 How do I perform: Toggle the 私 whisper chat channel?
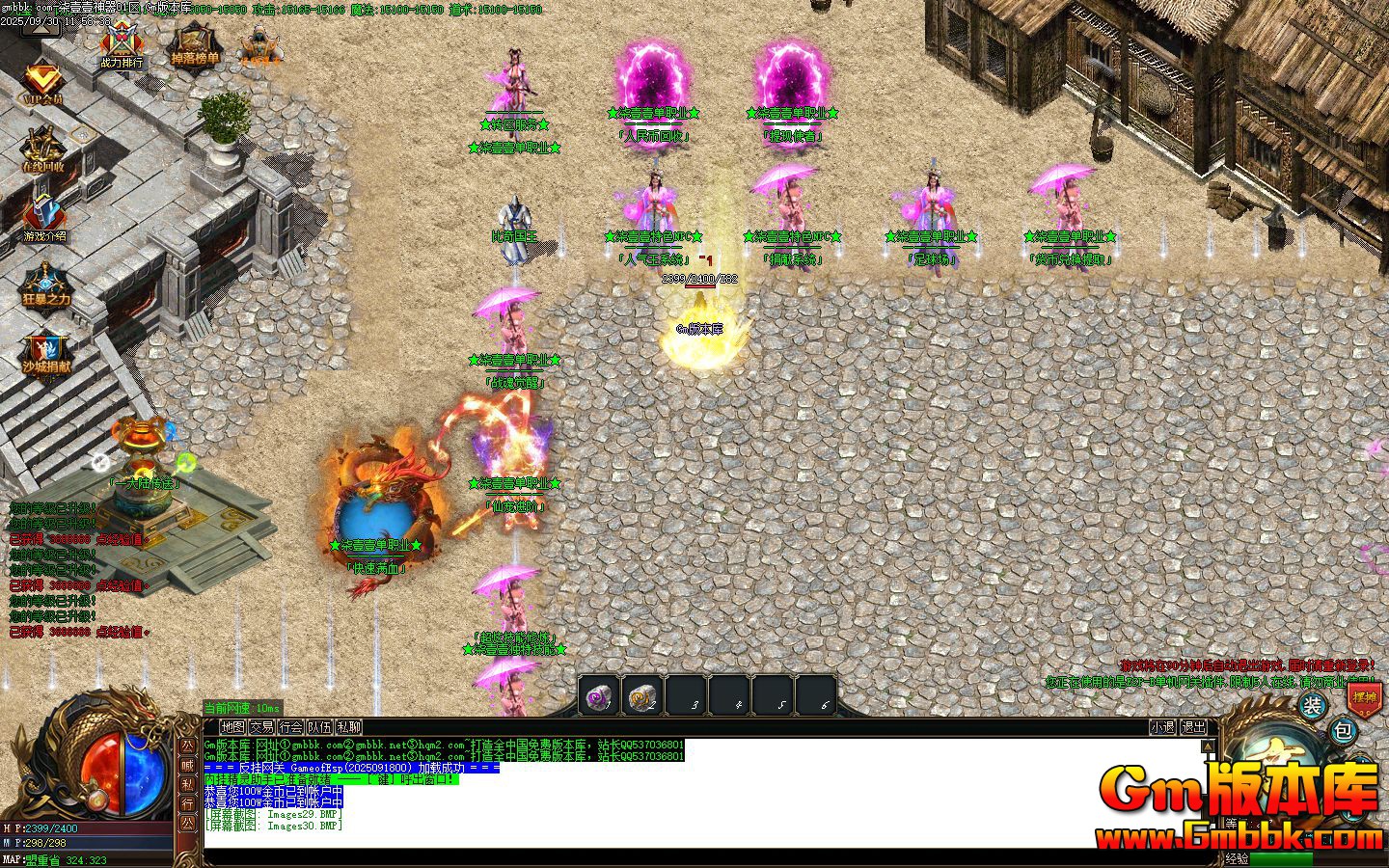[x=190, y=786]
